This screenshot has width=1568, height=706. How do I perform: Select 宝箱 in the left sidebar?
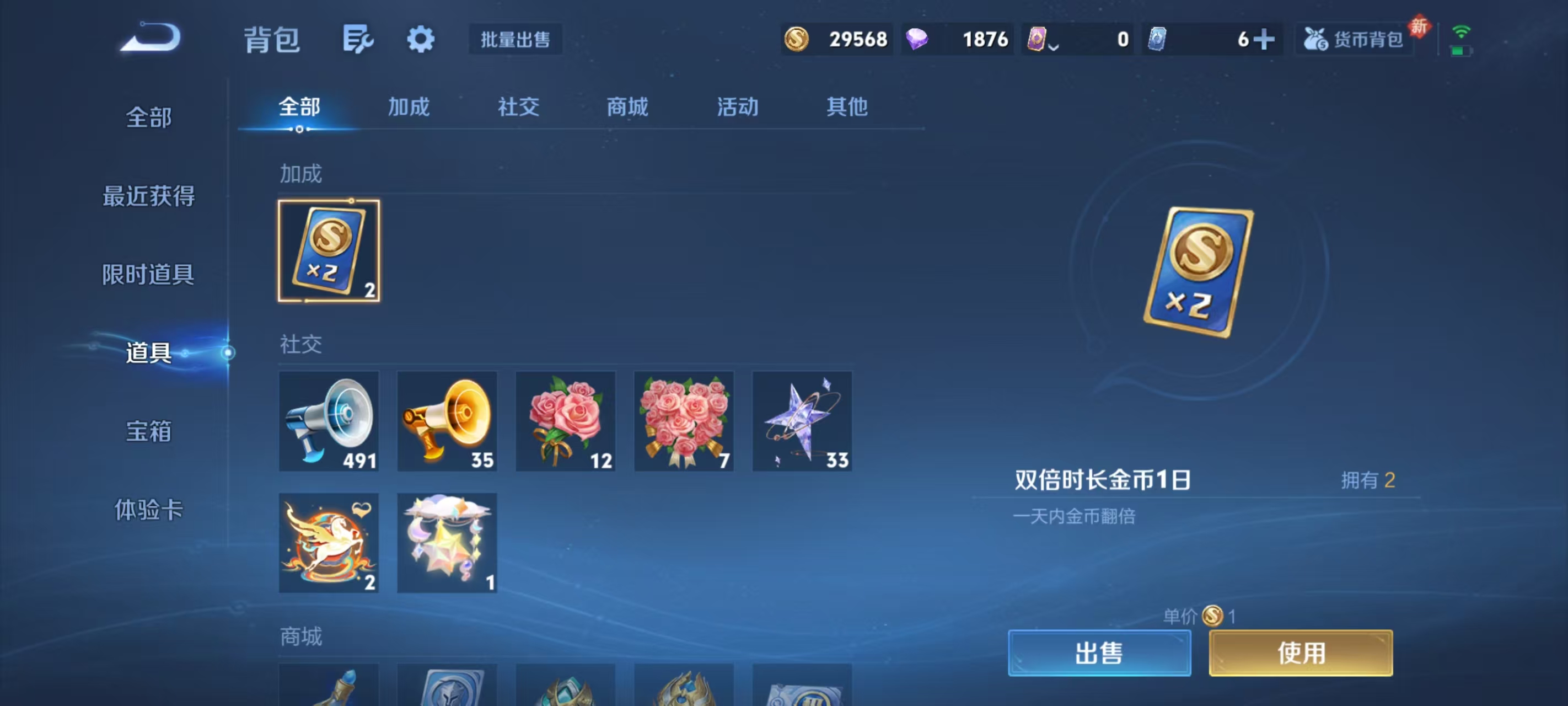tap(149, 432)
